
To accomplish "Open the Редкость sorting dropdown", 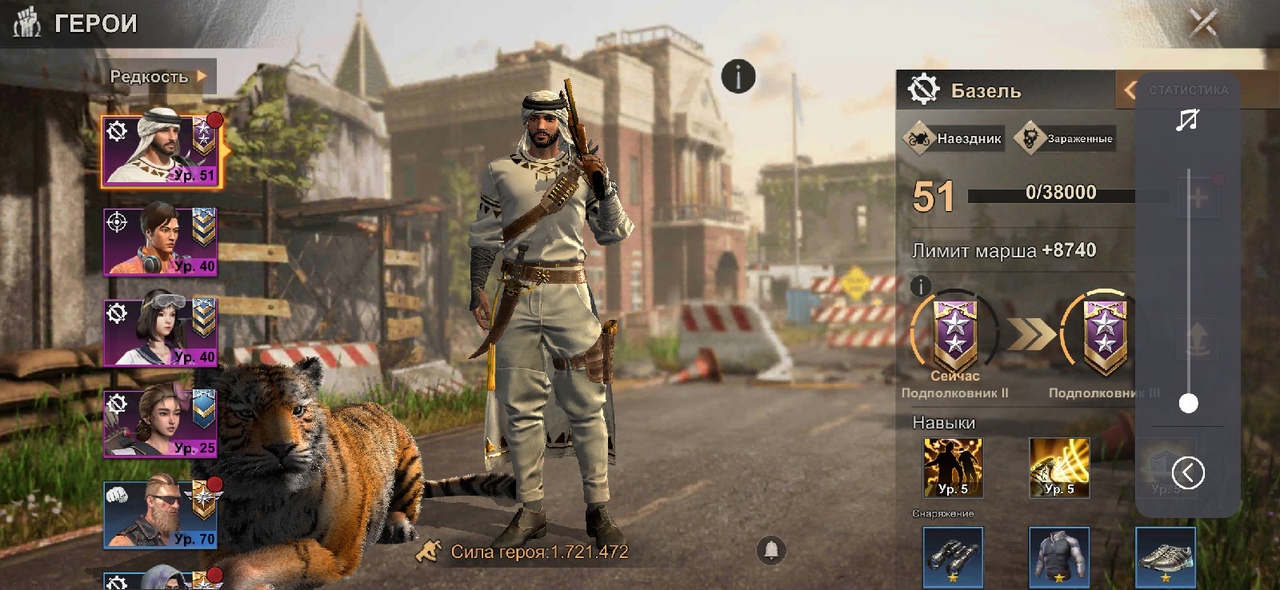I will tap(159, 76).
